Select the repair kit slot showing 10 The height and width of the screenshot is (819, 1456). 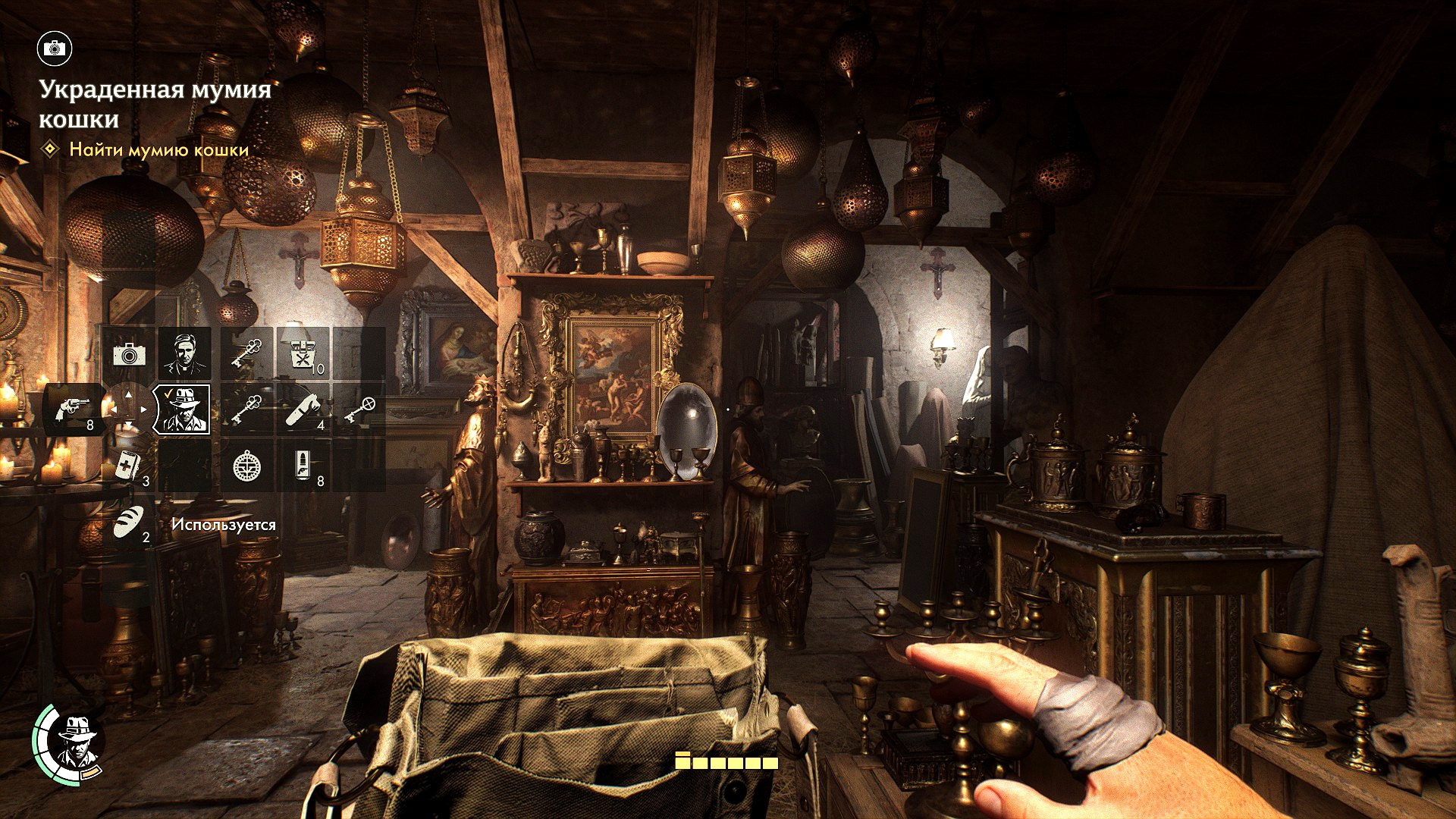[x=303, y=353]
